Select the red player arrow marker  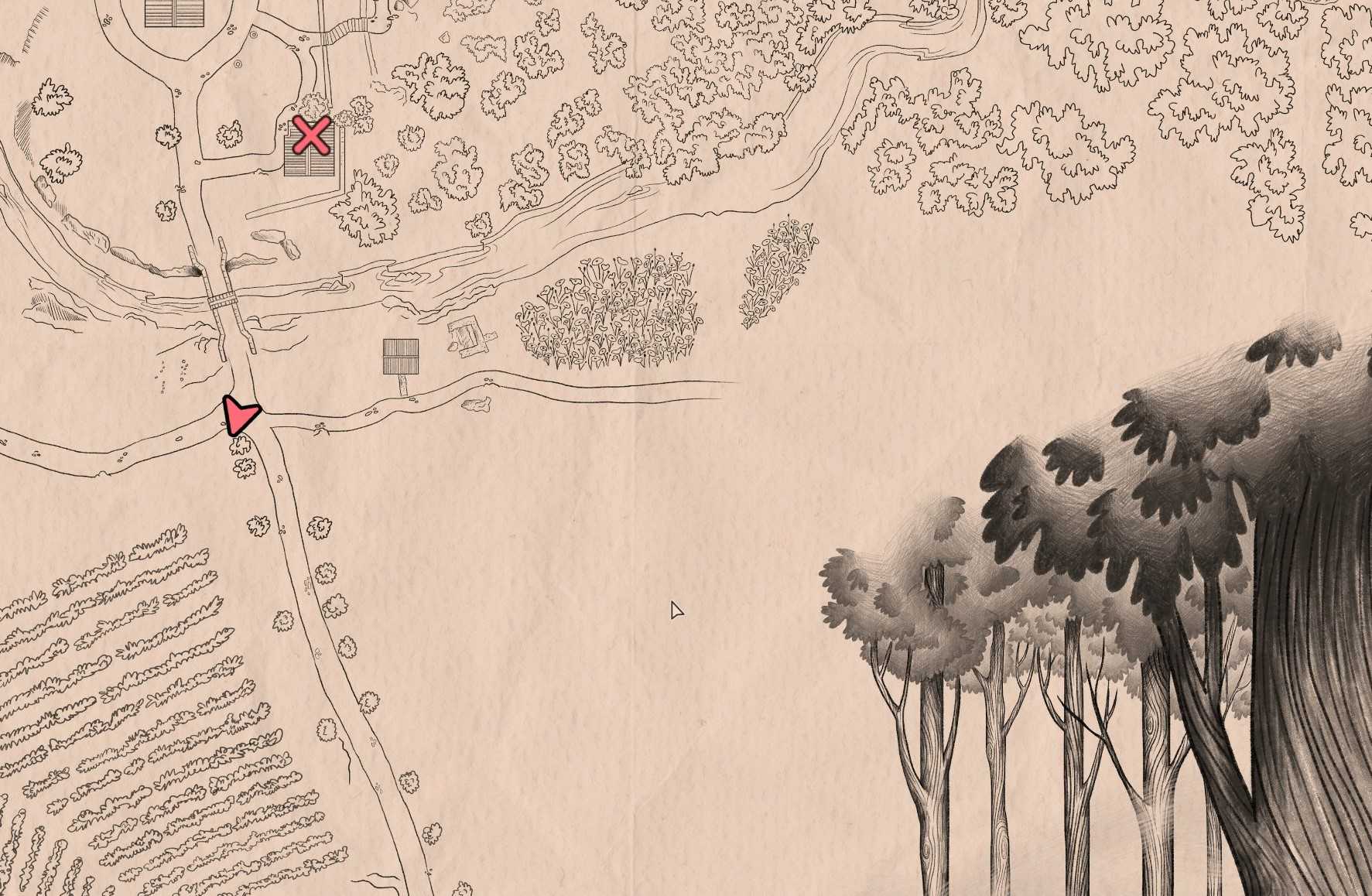(241, 416)
